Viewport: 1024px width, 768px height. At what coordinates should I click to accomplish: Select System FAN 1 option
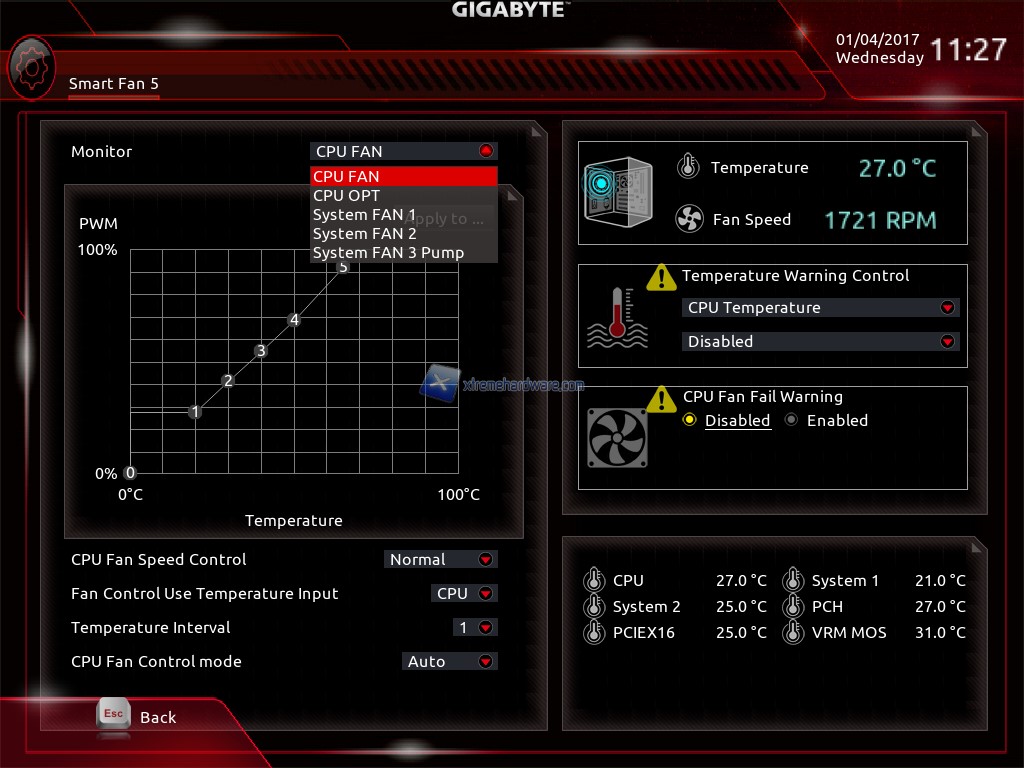click(404, 215)
